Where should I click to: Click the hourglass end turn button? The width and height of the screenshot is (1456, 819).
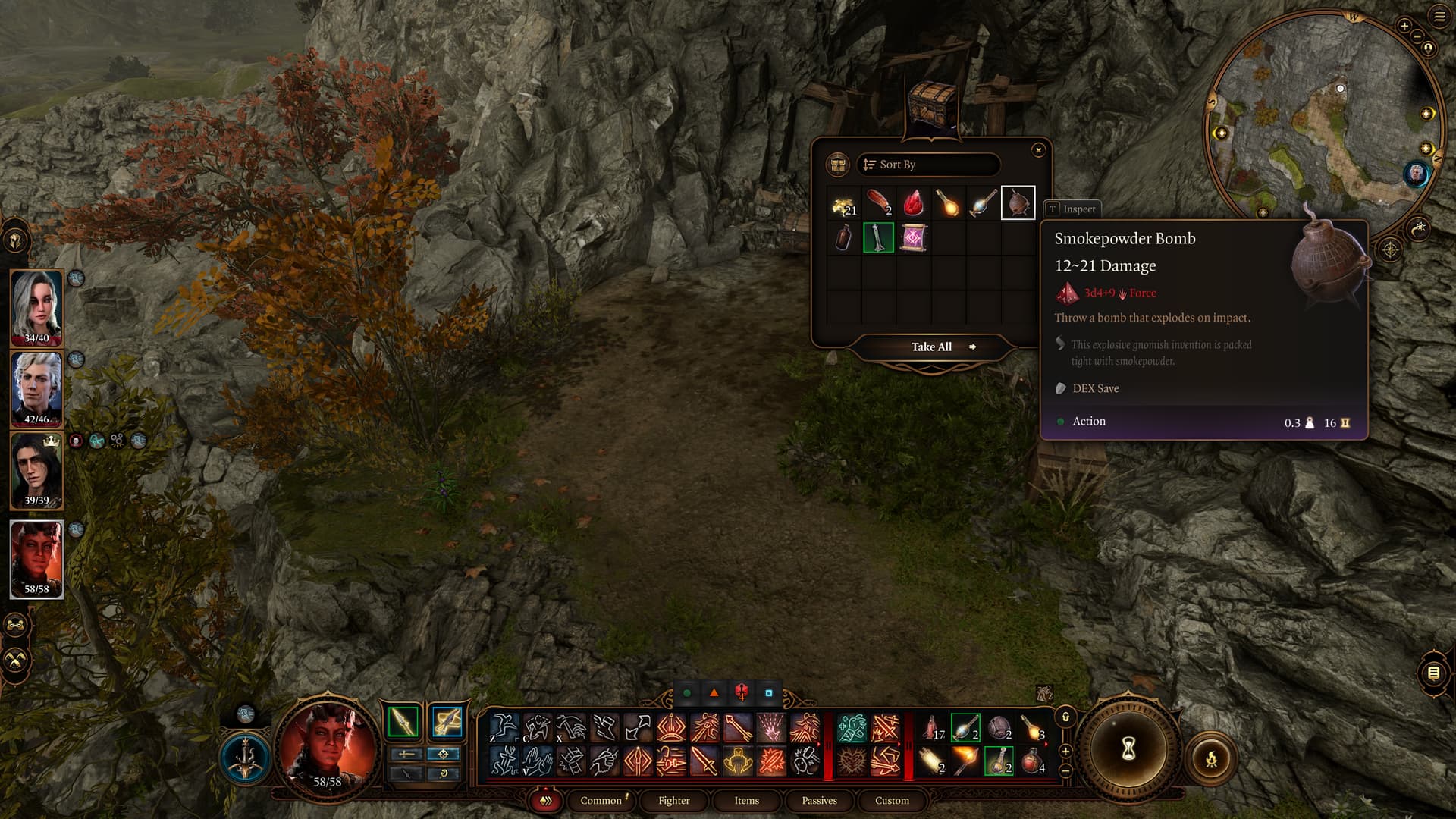[1128, 749]
